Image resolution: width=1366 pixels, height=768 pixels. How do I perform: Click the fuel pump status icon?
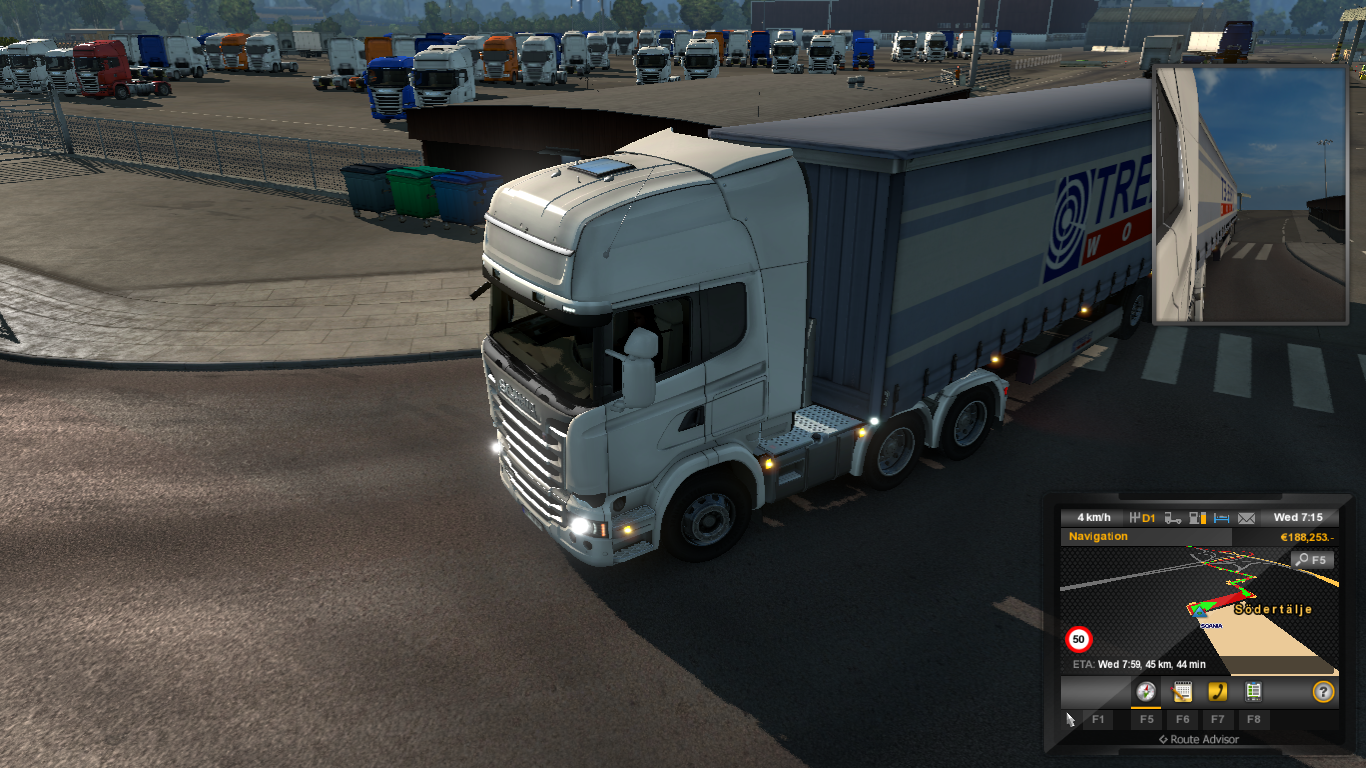[1197, 518]
